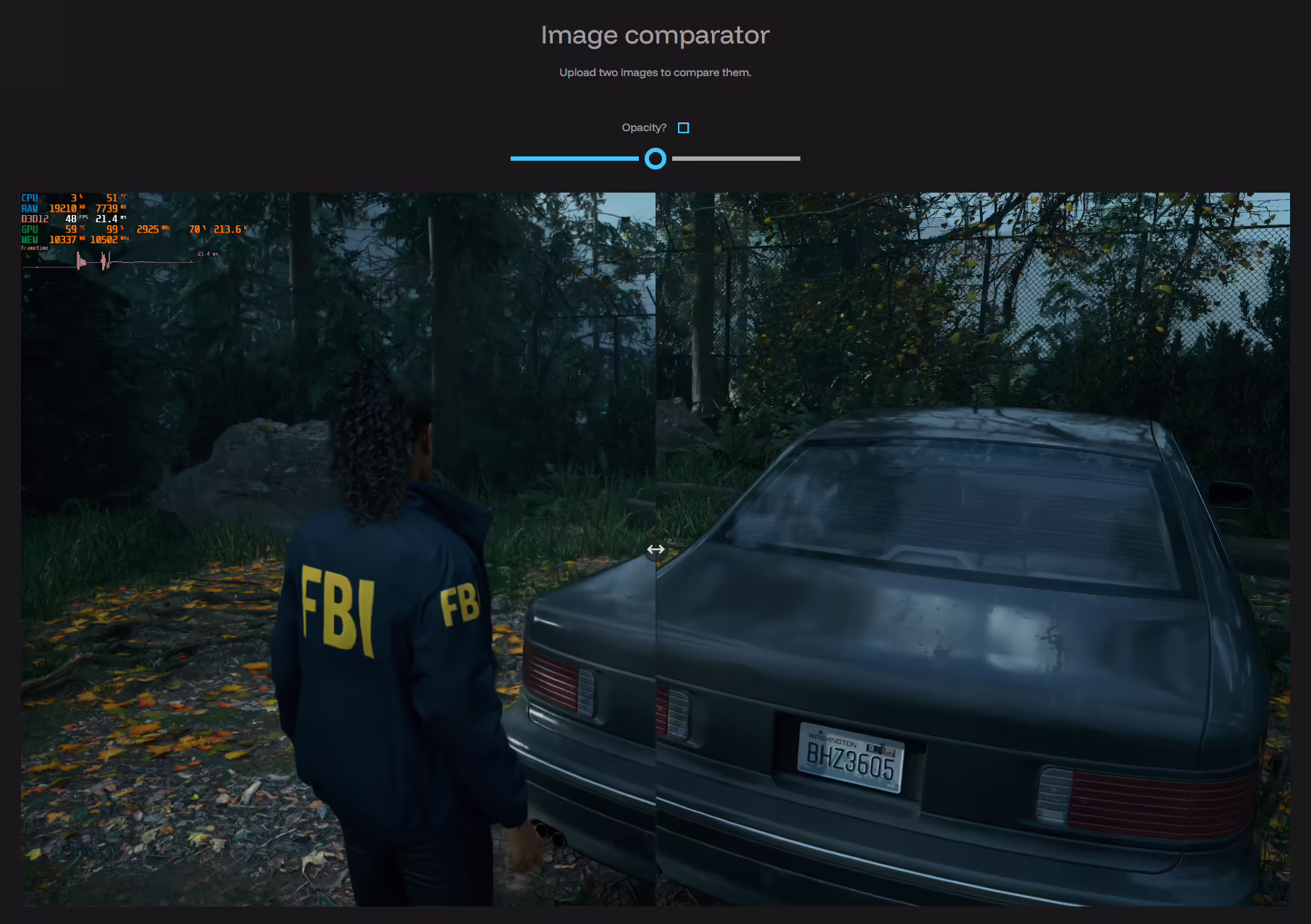This screenshot has width=1311, height=924.
Task: Click the Frametime graph label
Action: [35, 248]
